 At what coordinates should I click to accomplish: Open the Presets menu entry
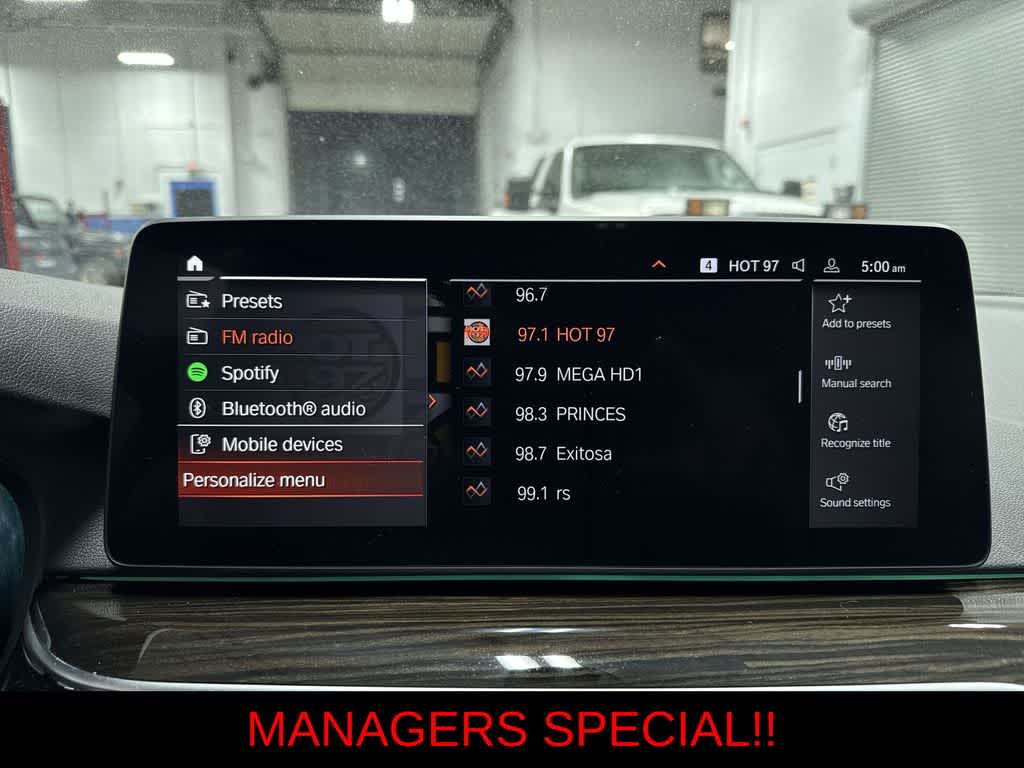251,301
